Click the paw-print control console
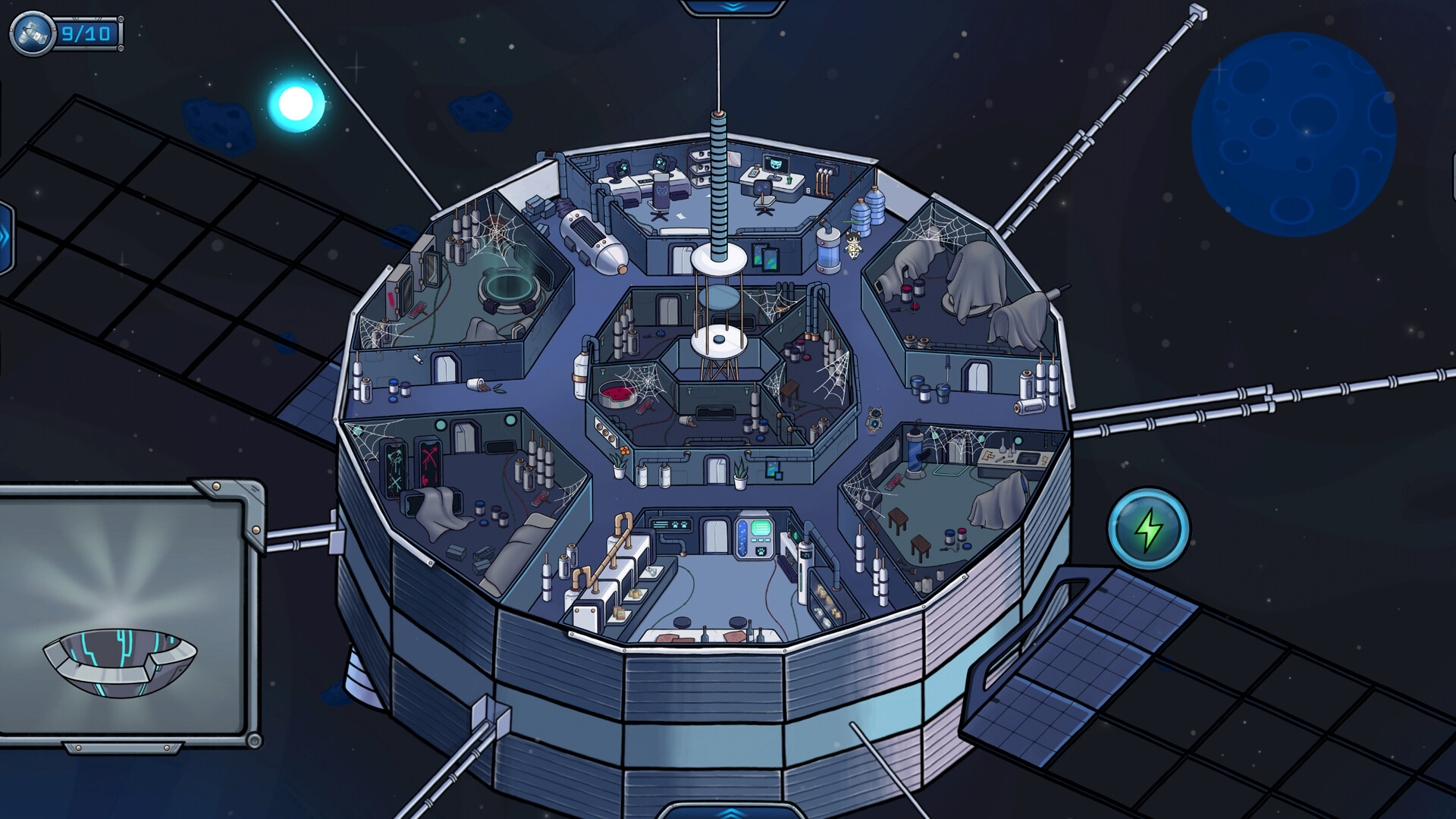The width and height of the screenshot is (1456, 819). [670, 523]
